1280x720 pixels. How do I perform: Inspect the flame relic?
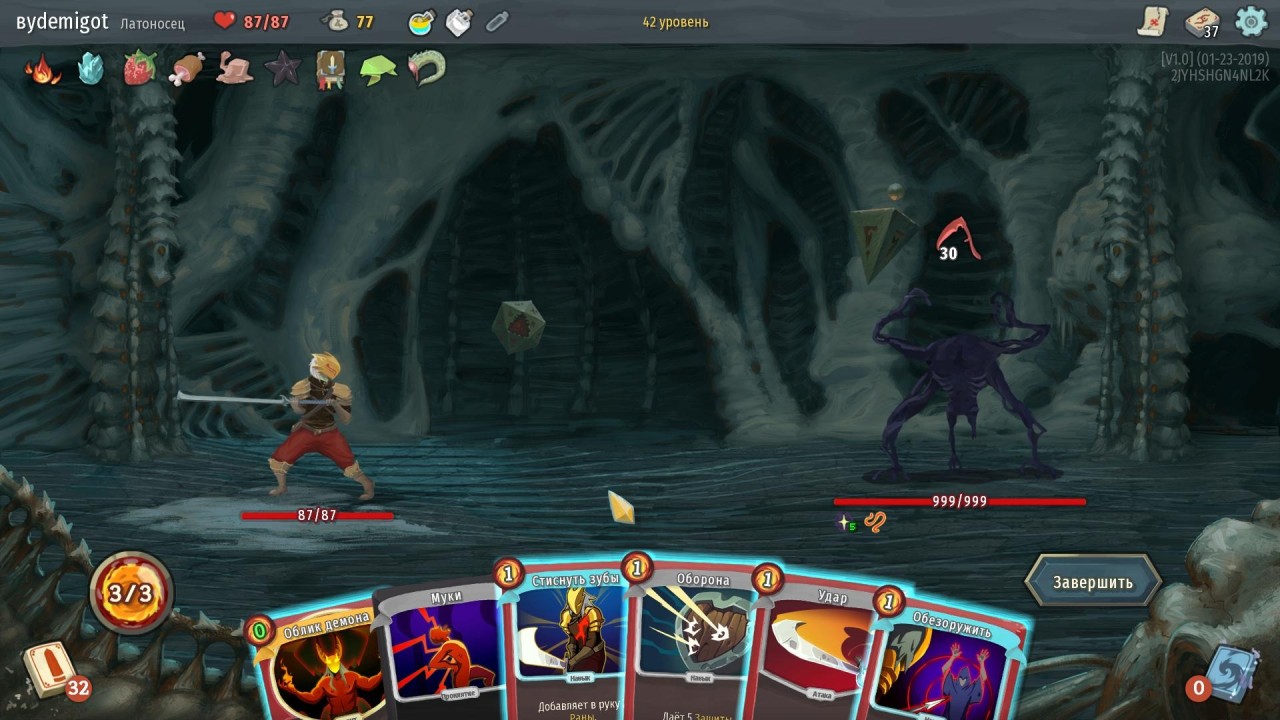pyautogui.click(x=43, y=69)
